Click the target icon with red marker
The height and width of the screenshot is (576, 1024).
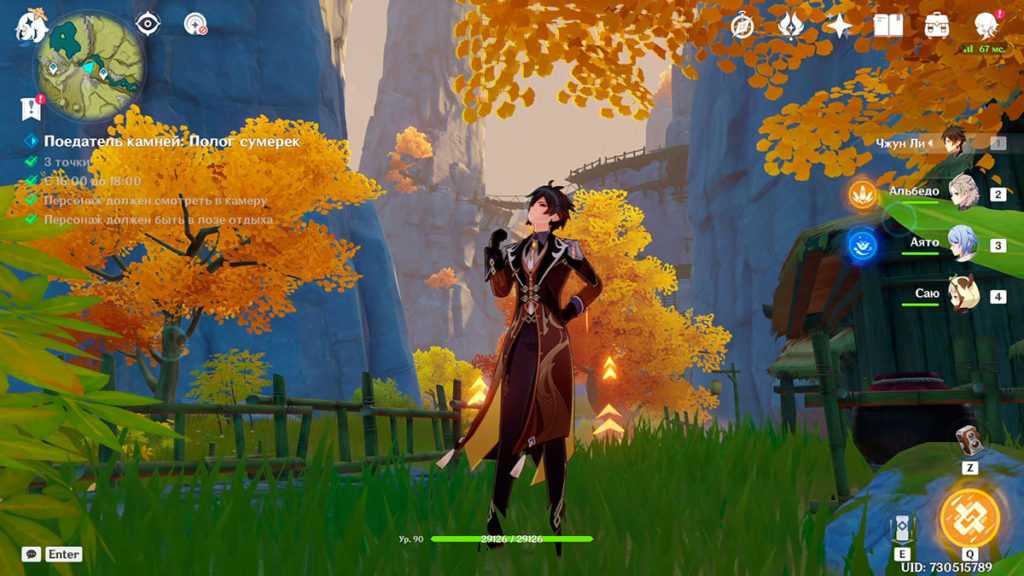195,24
